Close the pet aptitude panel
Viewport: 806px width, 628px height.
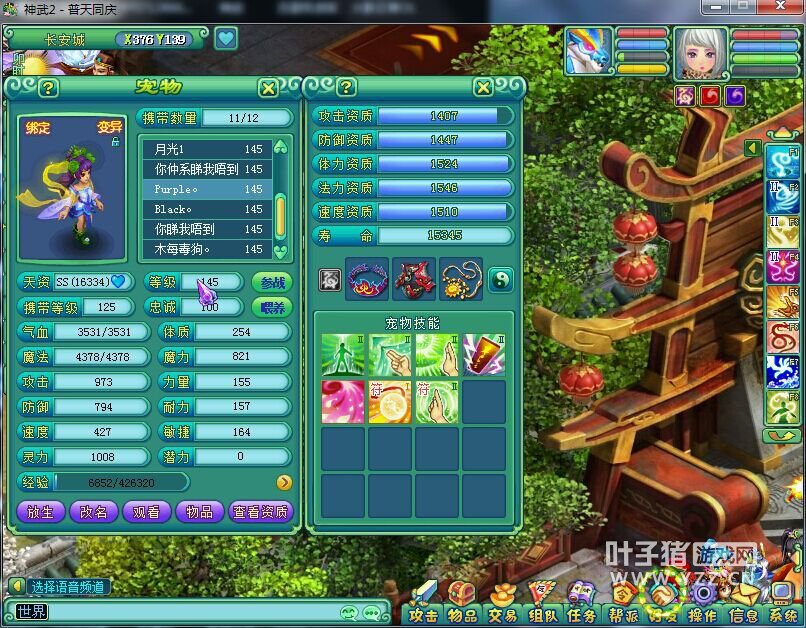pos(483,88)
